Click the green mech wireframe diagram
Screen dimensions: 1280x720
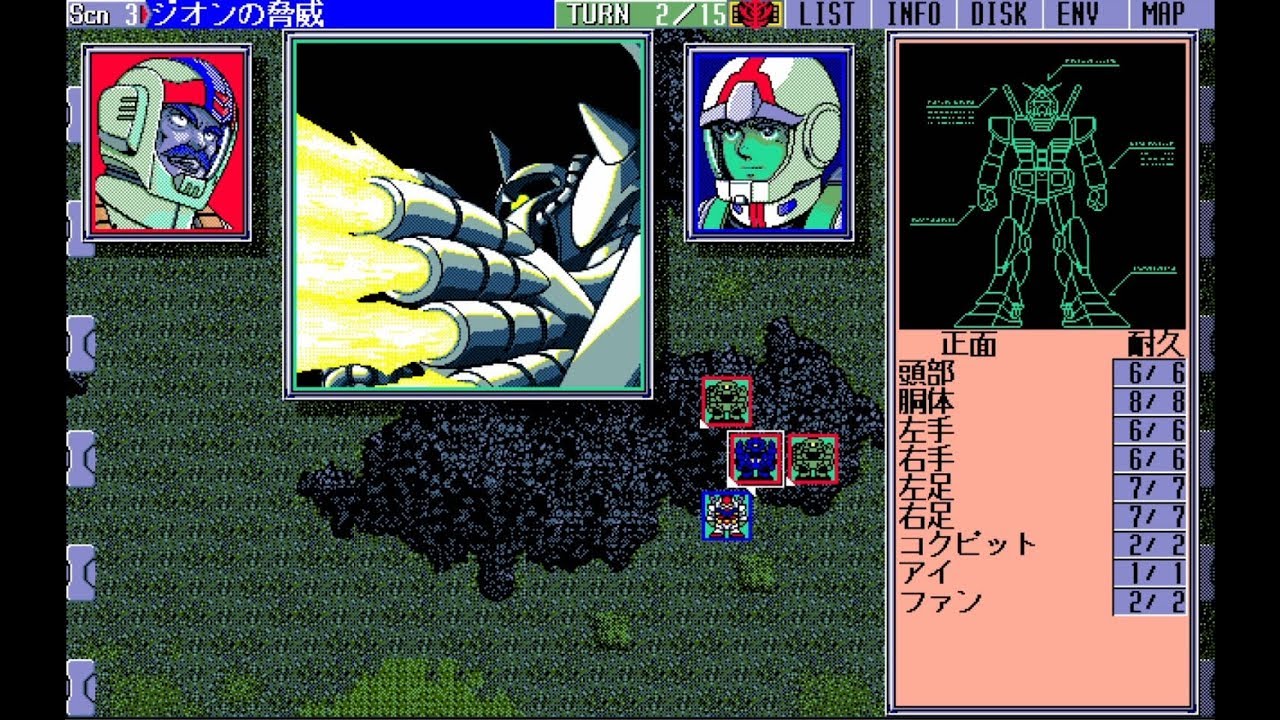pyautogui.click(x=1045, y=180)
